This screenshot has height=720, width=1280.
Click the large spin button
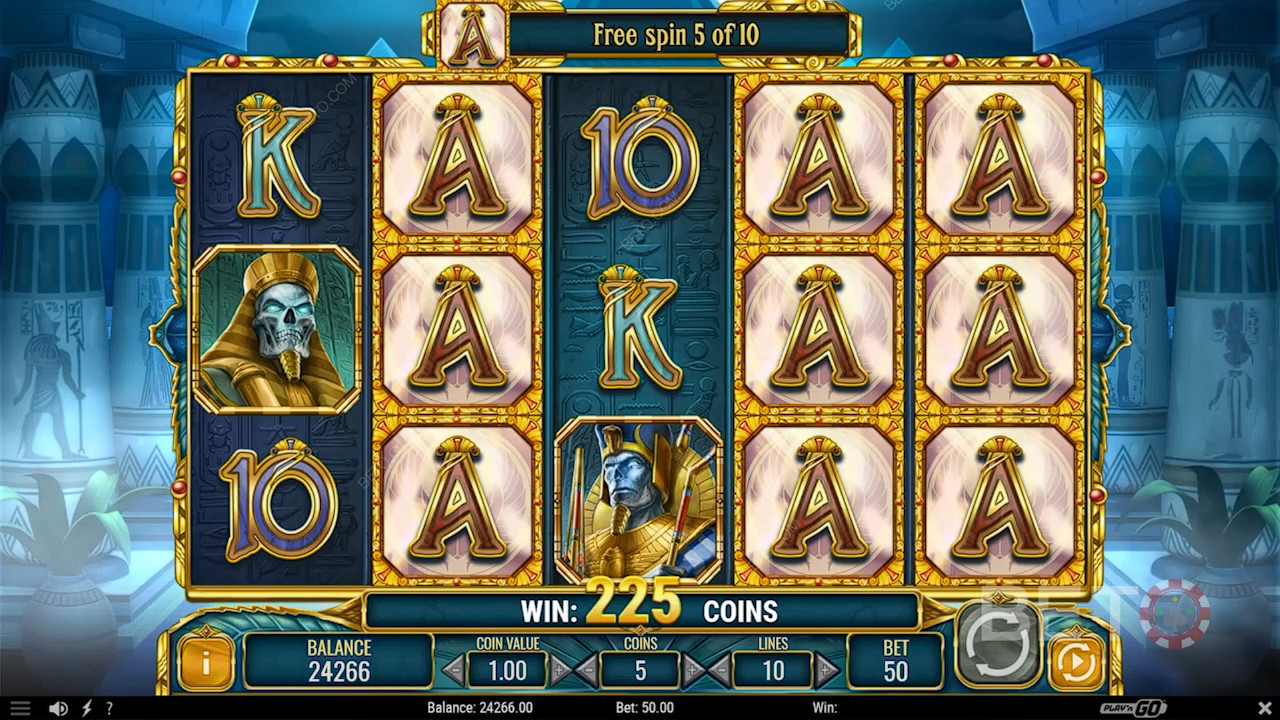[x=998, y=642]
